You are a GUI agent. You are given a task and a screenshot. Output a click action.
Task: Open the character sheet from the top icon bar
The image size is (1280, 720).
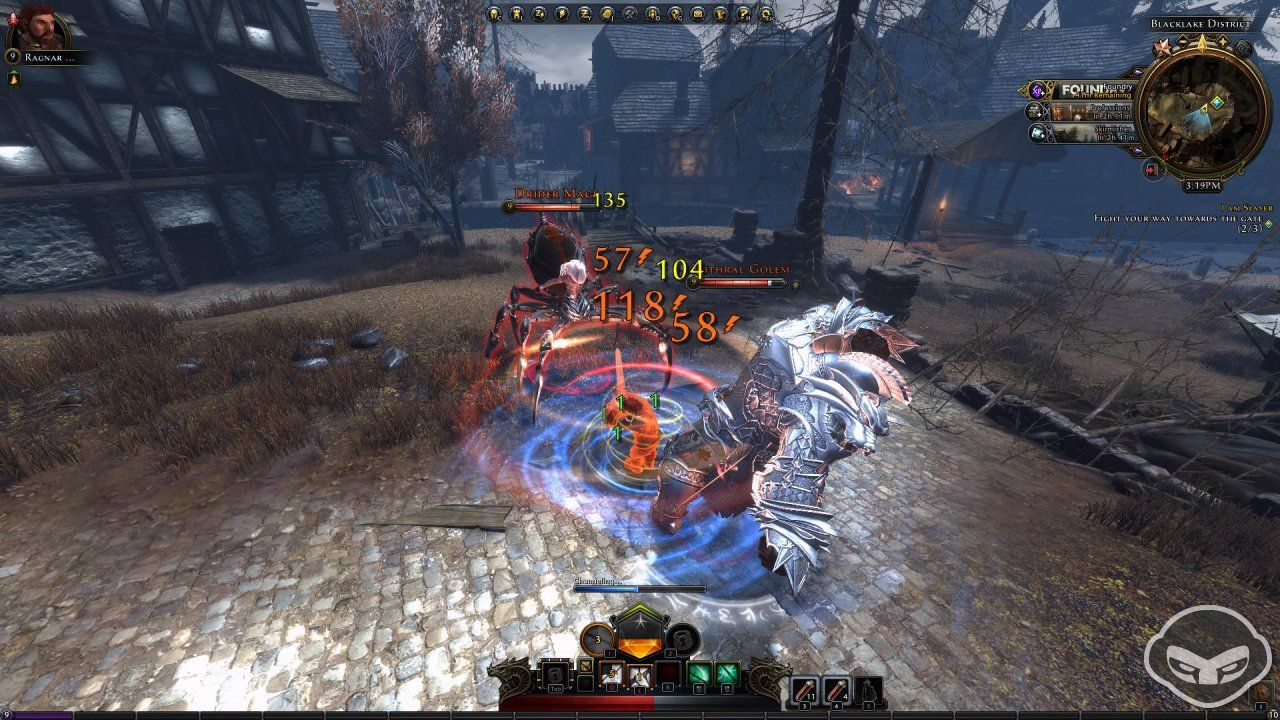492,14
